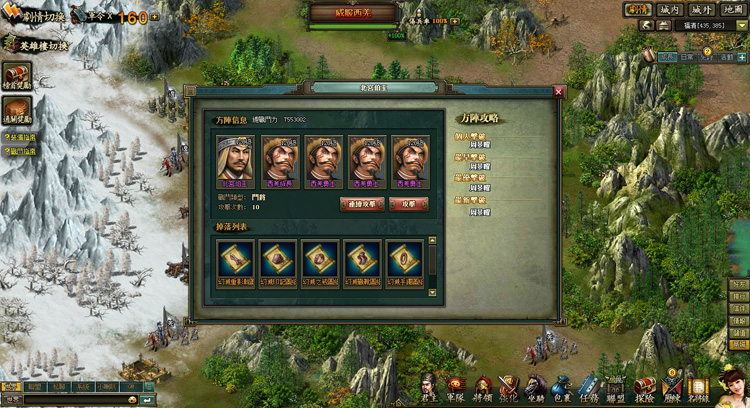Open the 將領 generals menu
The image size is (750, 408).
click(483, 387)
